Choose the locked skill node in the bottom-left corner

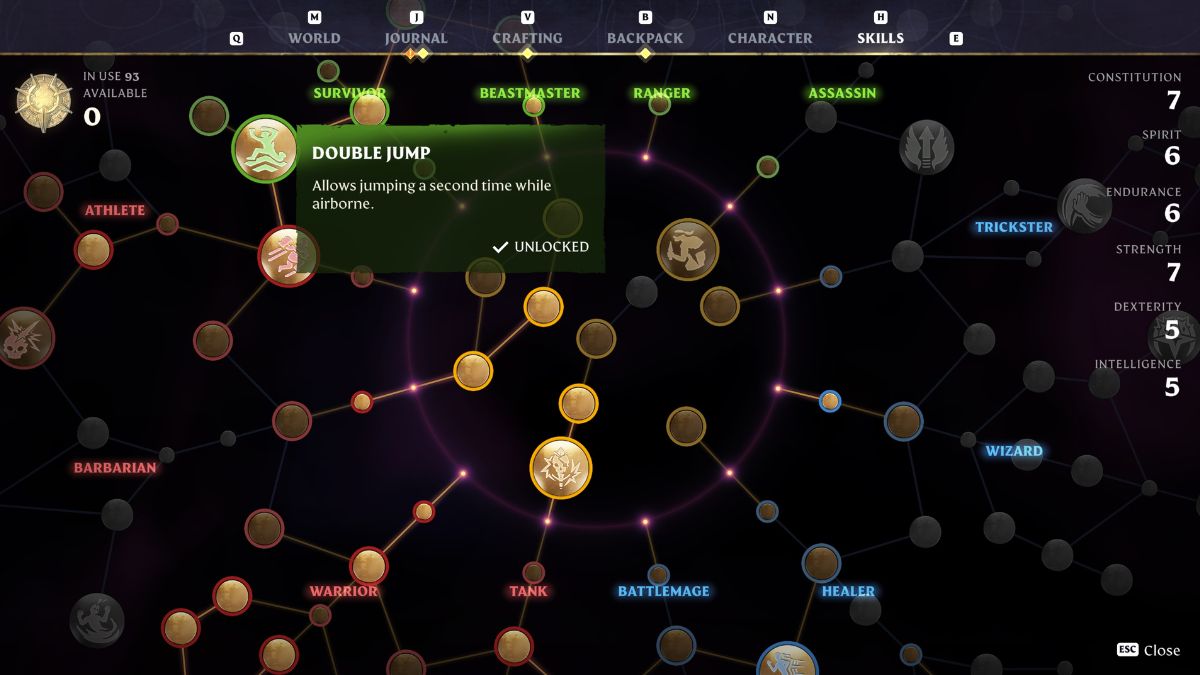[x=97, y=620]
